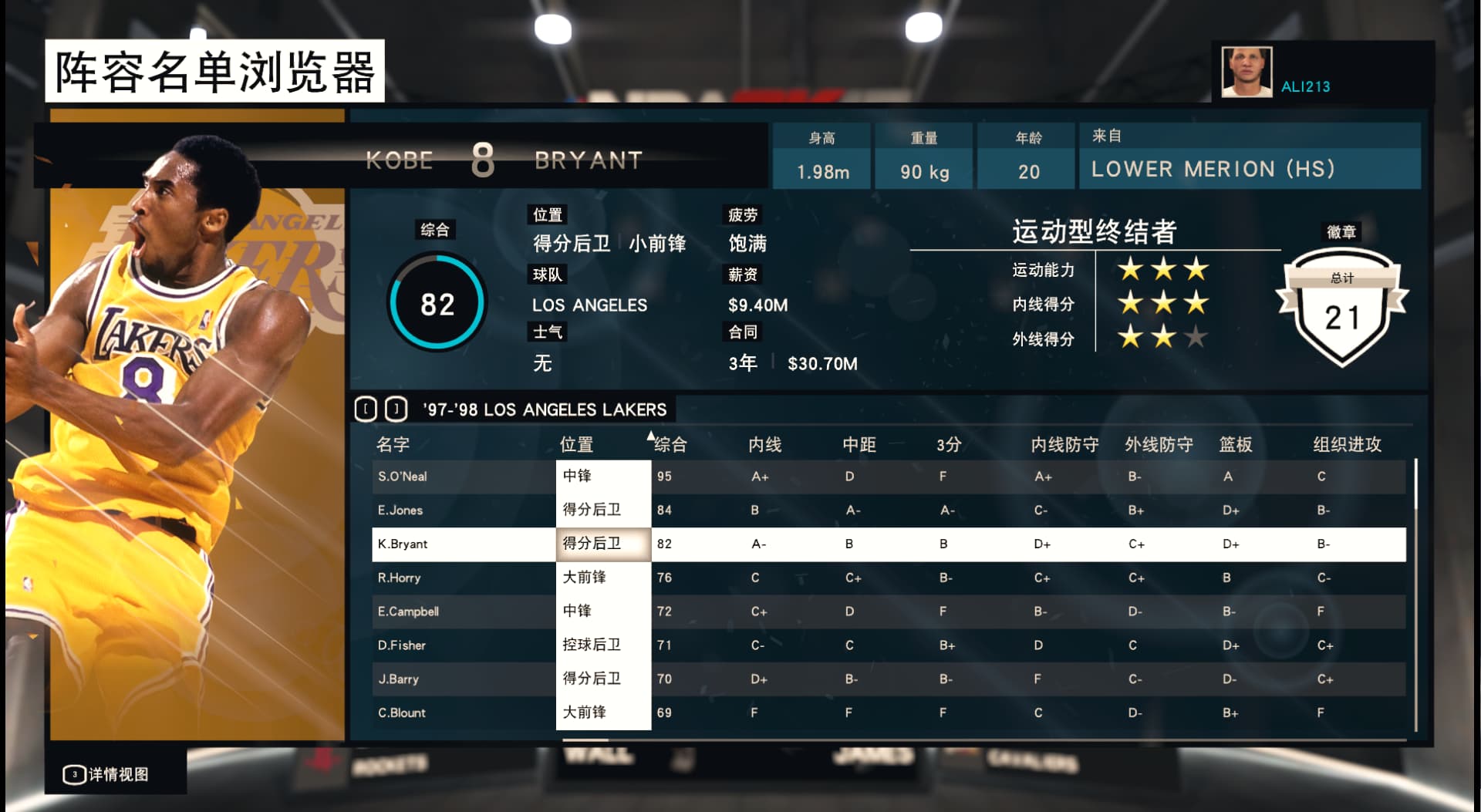
Task: Select S.O'Neal in the roster list
Action: [403, 477]
